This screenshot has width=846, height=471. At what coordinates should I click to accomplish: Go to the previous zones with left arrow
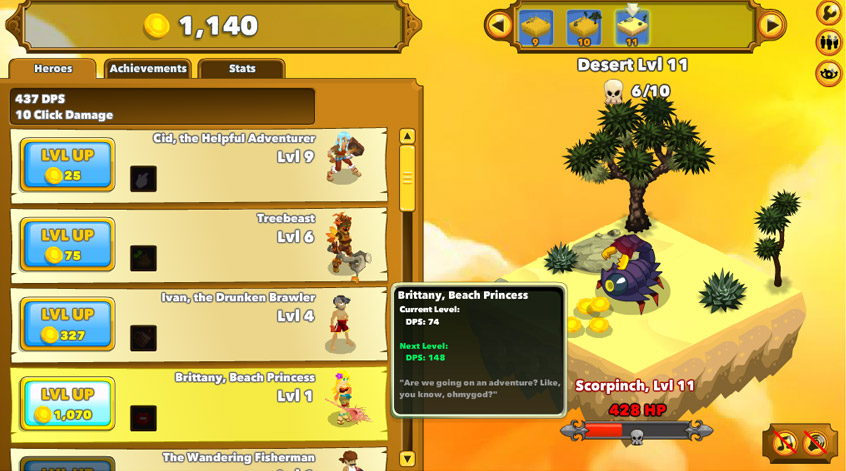pyautogui.click(x=498, y=25)
